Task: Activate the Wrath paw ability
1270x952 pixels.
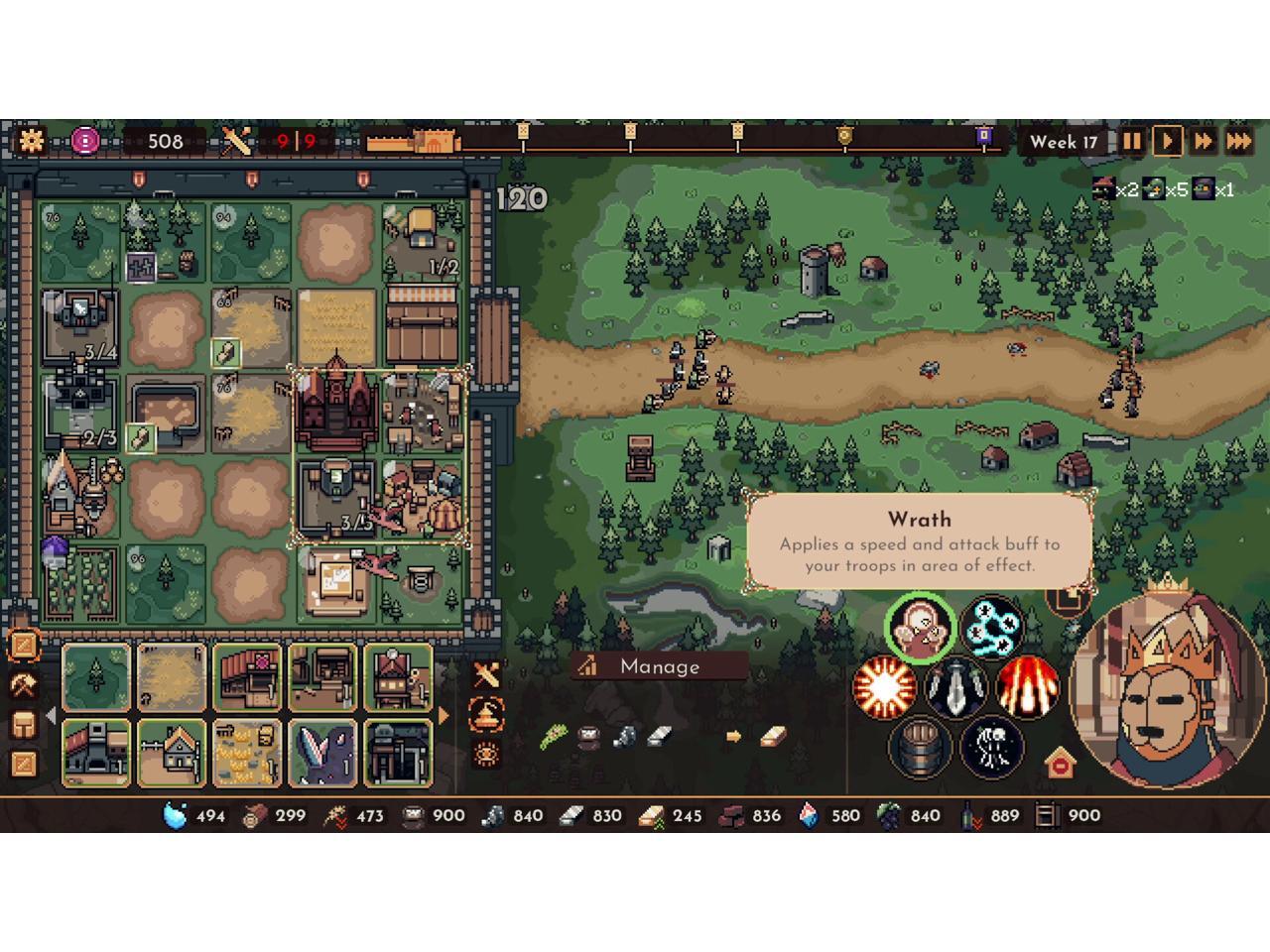Action: point(920,629)
